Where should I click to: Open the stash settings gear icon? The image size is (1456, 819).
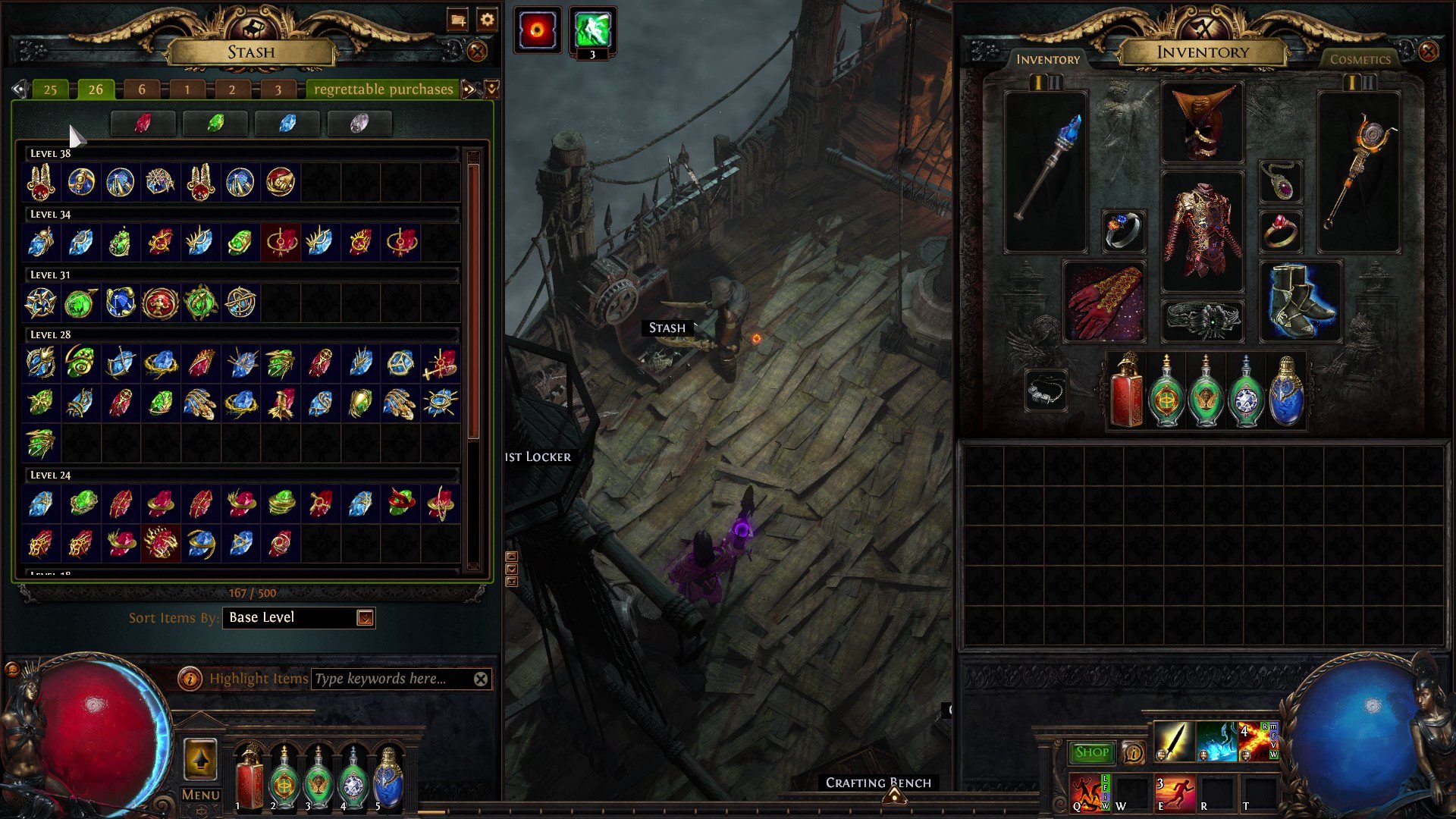pos(487,20)
